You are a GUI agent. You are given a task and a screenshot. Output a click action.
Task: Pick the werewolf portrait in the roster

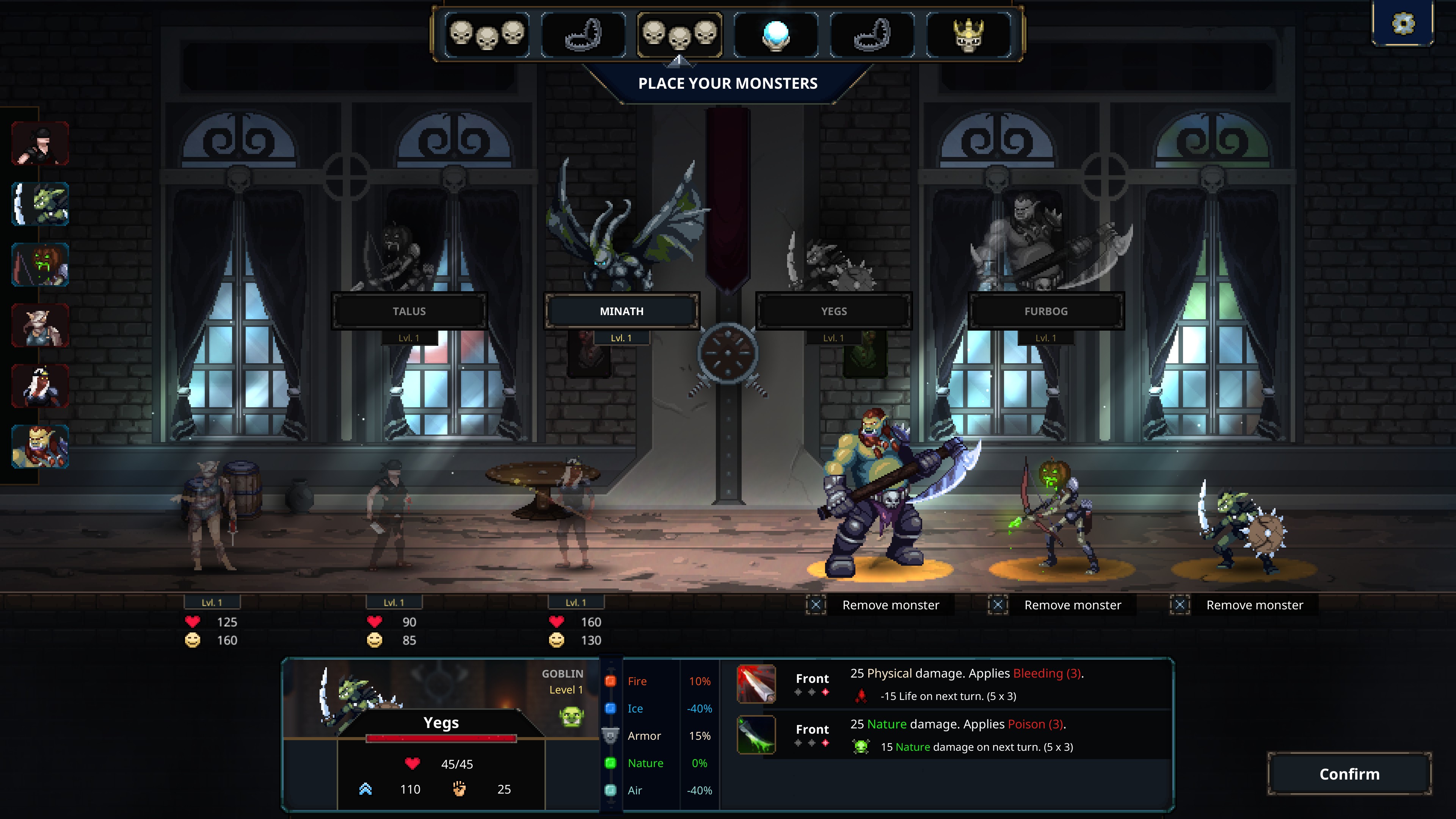40,326
